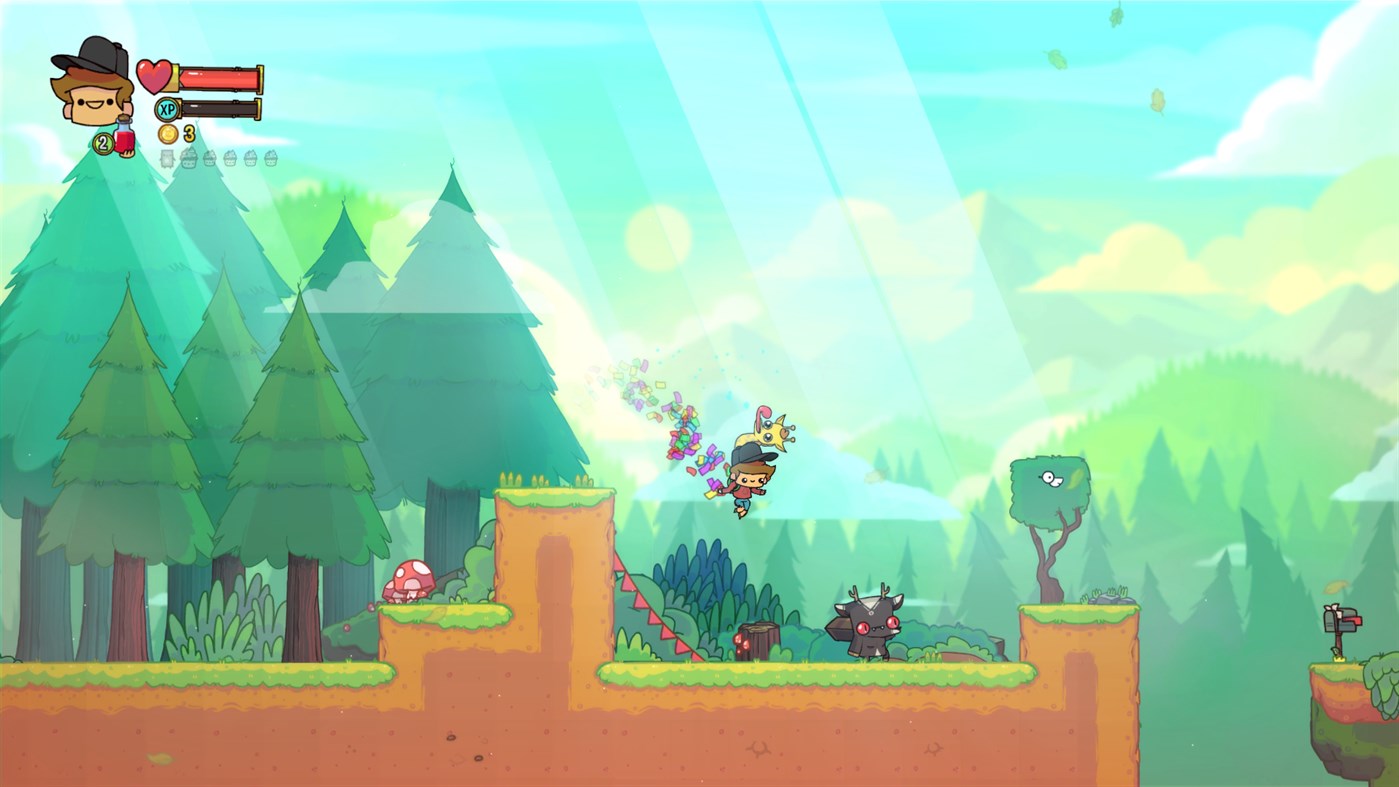Click the black goat enemy with red eyes
Screen dimensions: 1399x787
point(869,625)
